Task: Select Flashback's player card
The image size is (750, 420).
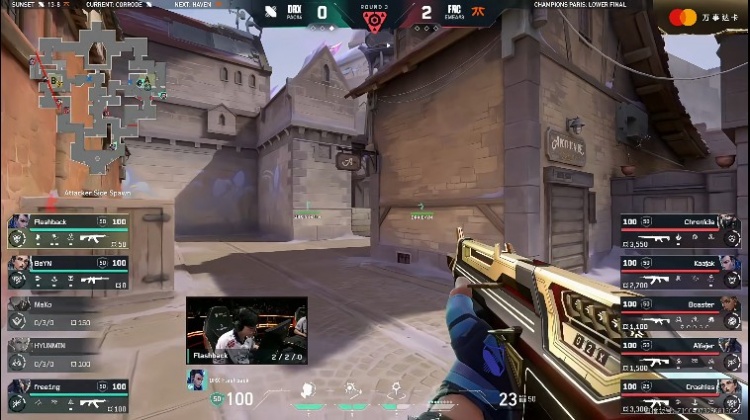Action: point(68,231)
